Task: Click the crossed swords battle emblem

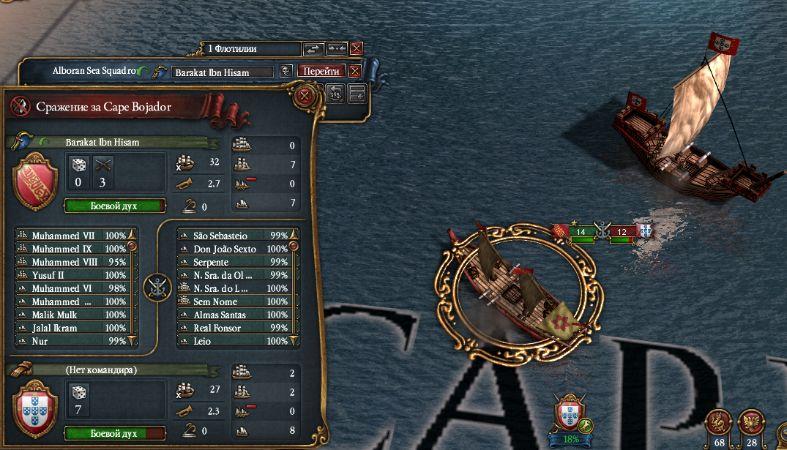Action: [156, 287]
